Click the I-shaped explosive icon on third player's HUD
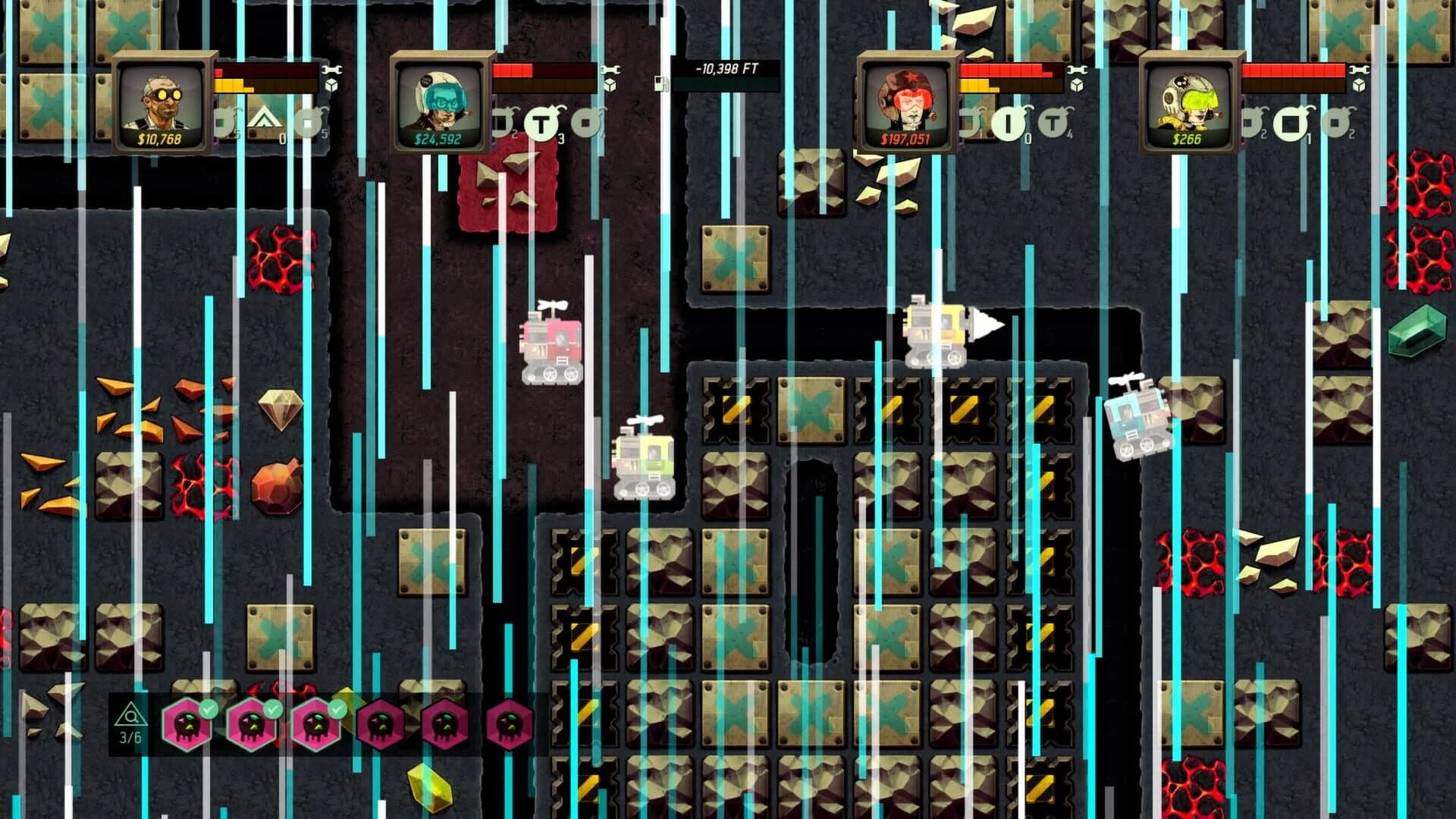Image resolution: width=1456 pixels, height=819 pixels. click(1006, 124)
